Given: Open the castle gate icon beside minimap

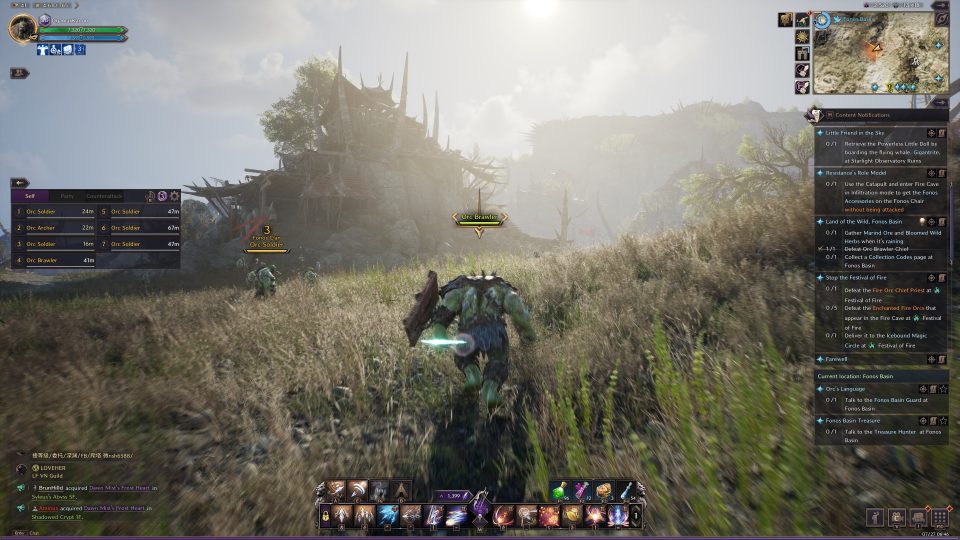Looking at the screenshot, I should pyautogui.click(x=802, y=53).
